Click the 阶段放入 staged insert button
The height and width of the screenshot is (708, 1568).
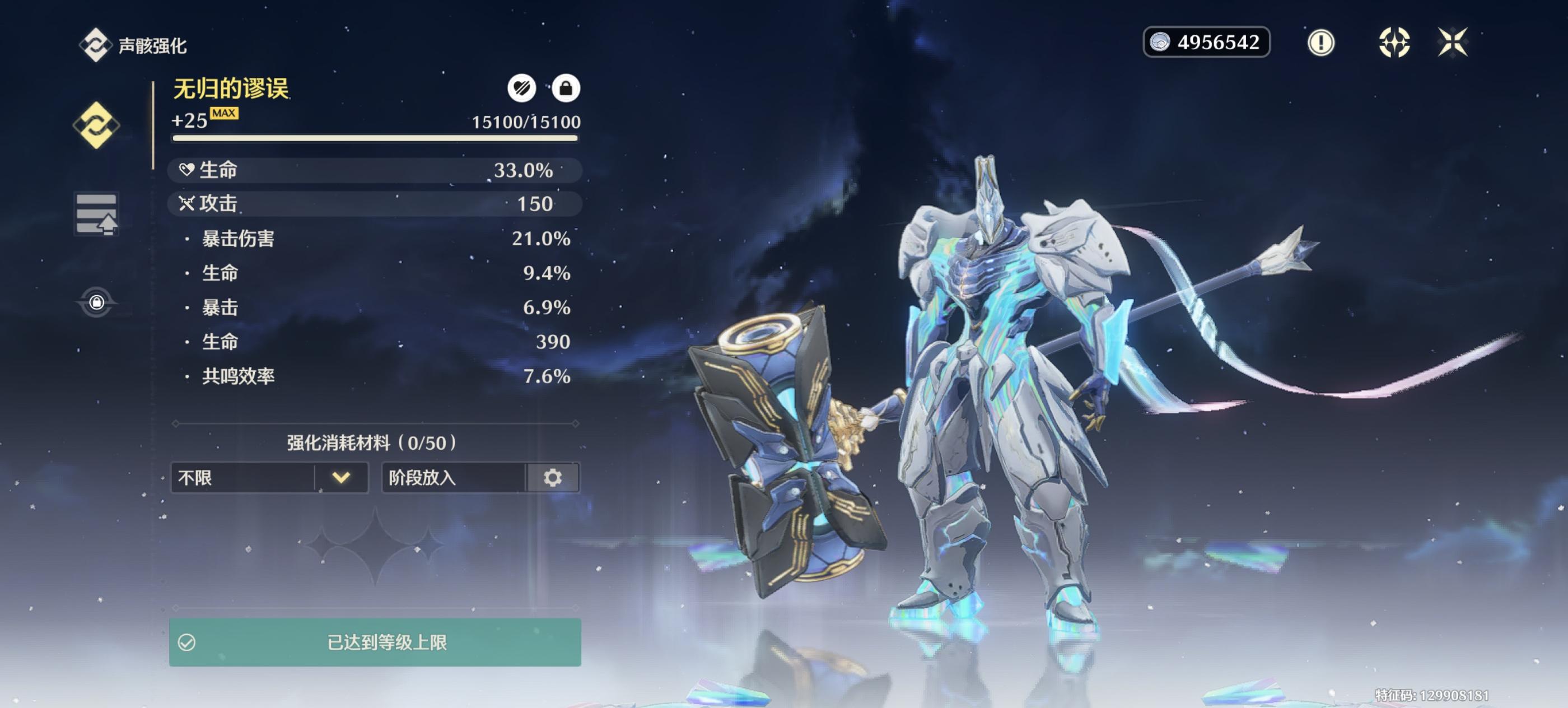click(x=454, y=478)
